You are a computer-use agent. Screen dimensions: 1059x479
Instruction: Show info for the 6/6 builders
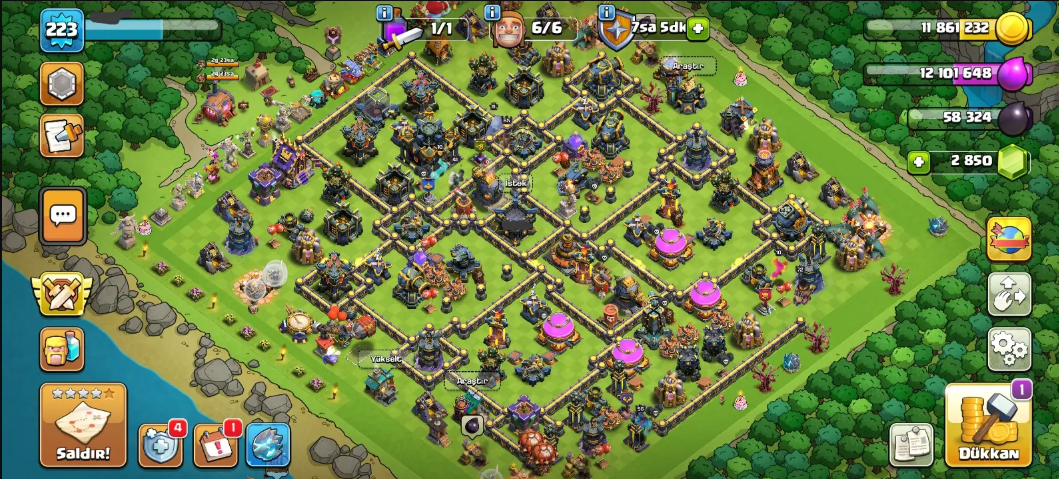click(492, 13)
